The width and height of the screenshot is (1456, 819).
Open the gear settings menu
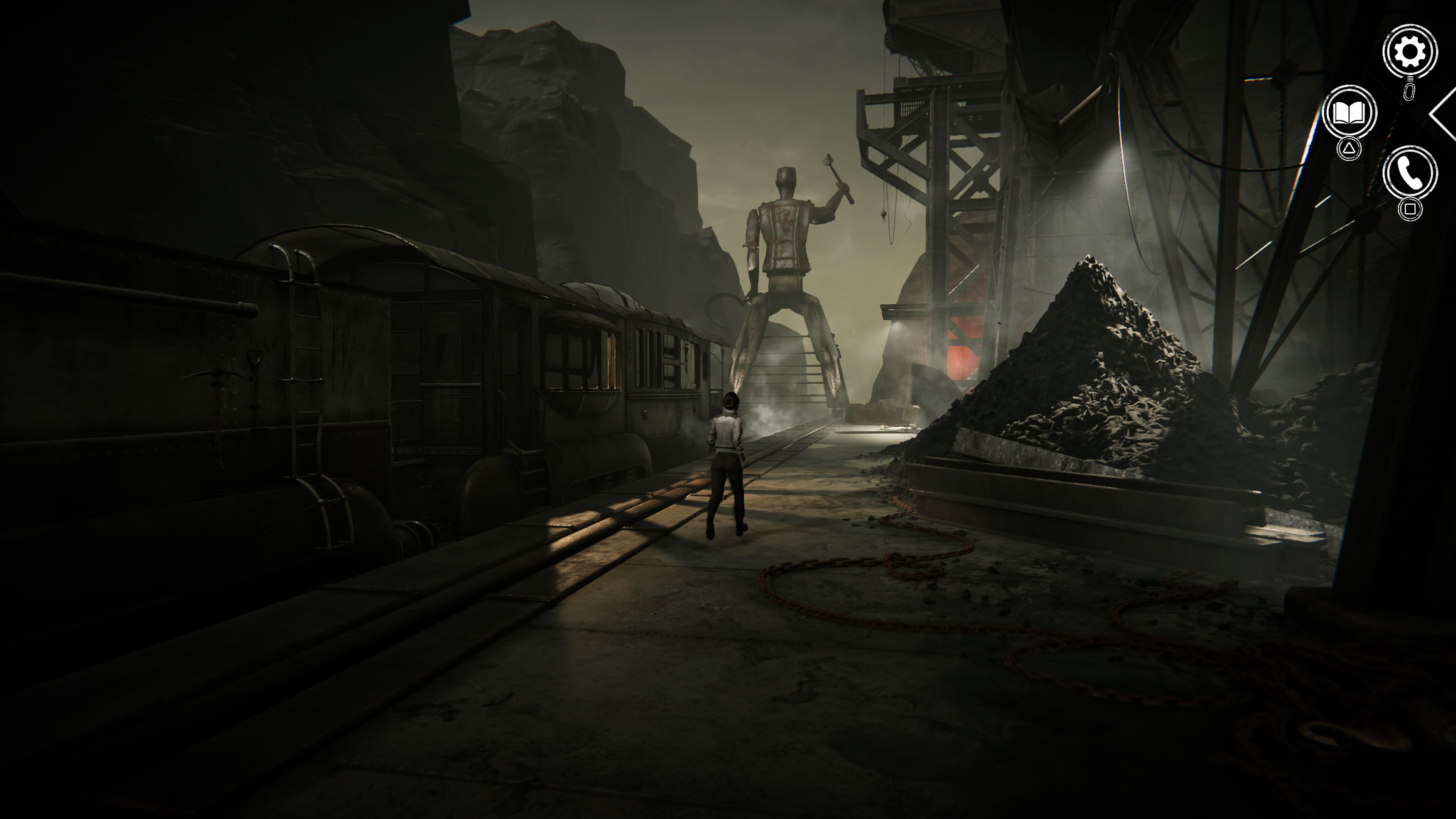[1409, 52]
